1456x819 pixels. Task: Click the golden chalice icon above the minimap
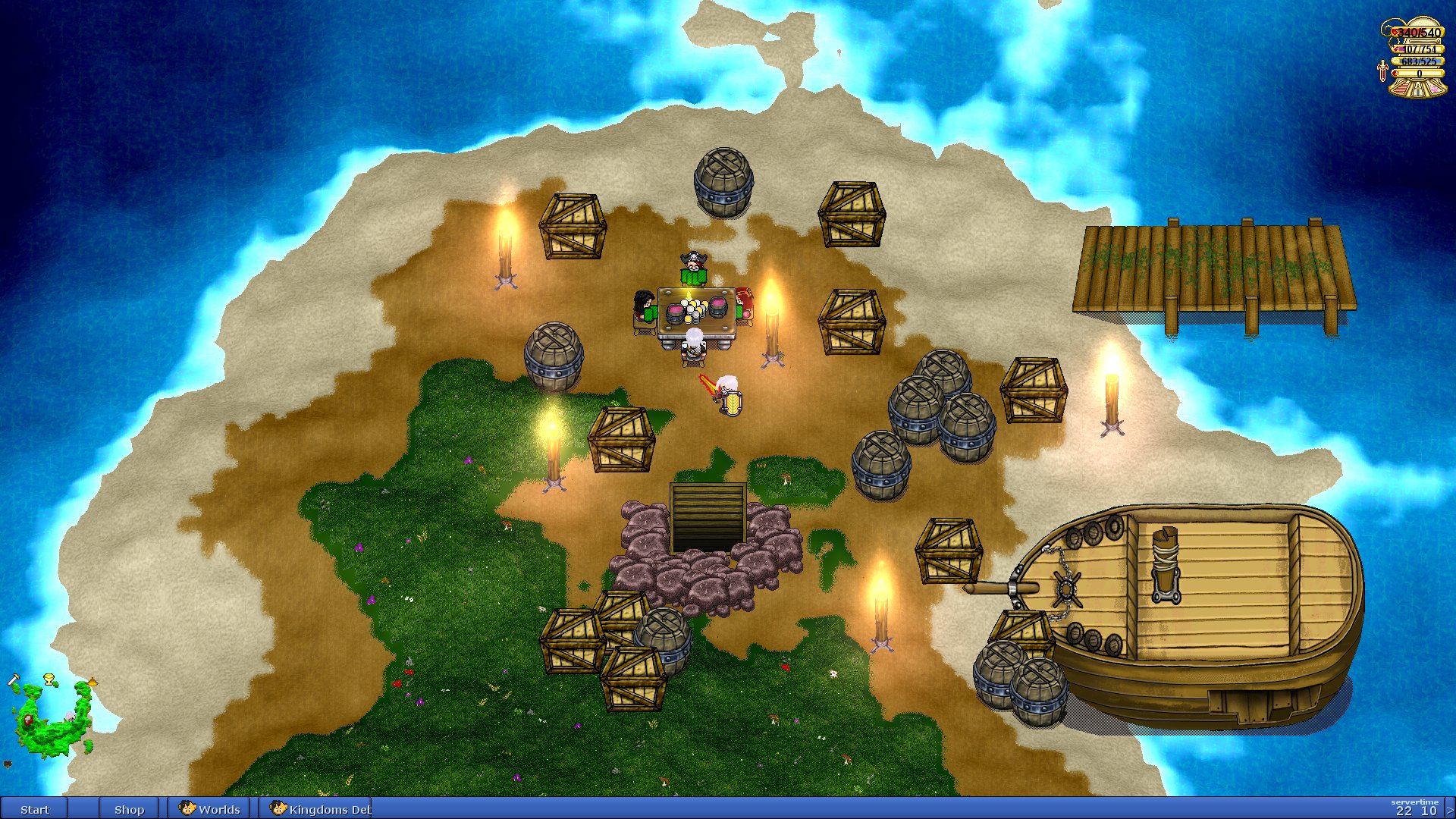click(x=50, y=679)
